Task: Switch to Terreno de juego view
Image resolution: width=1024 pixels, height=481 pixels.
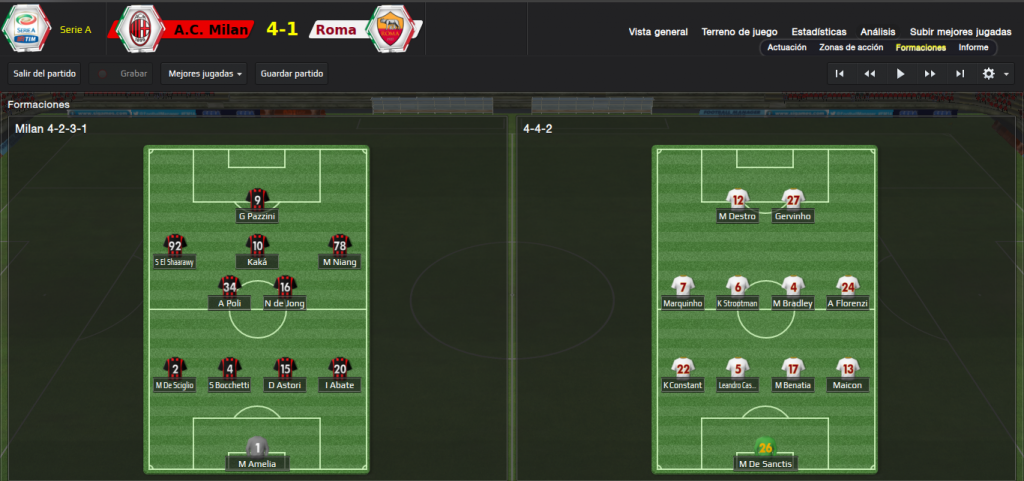Action: (x=740, y=32)
